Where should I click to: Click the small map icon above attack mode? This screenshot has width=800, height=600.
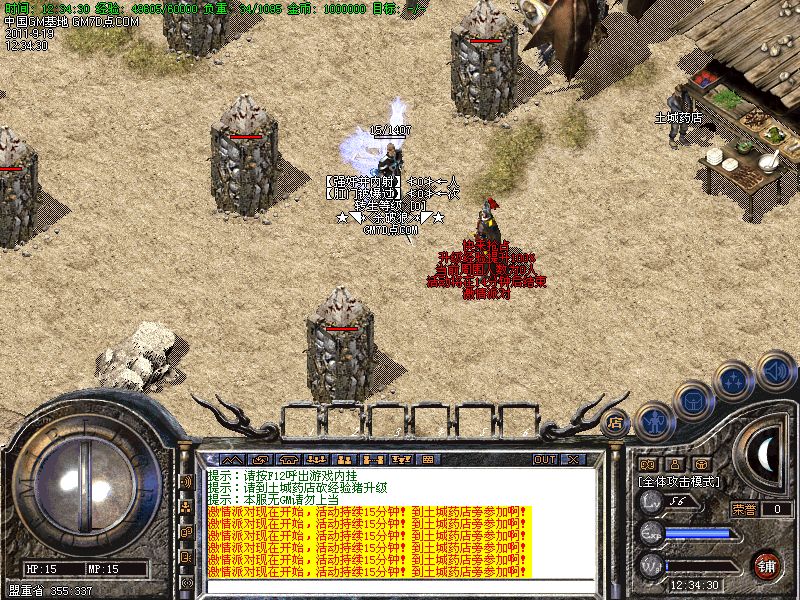648,464
